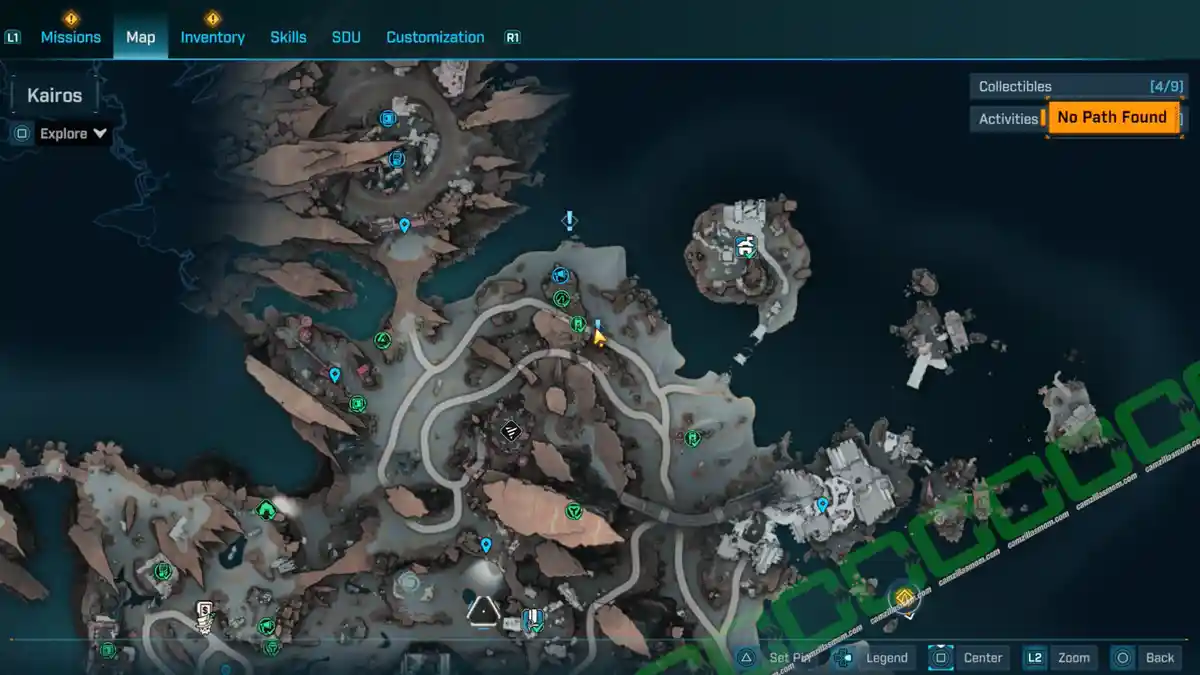Select the yellow player arrow marker
The image size is (1200, 675).
click(x=599, y=337)
